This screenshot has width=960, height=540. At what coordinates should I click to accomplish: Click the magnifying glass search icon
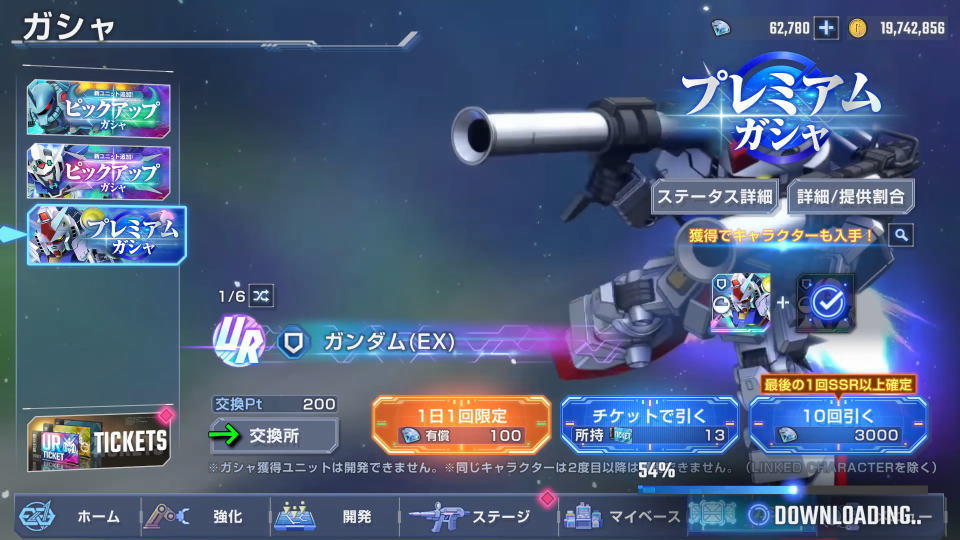click(901, 235)
